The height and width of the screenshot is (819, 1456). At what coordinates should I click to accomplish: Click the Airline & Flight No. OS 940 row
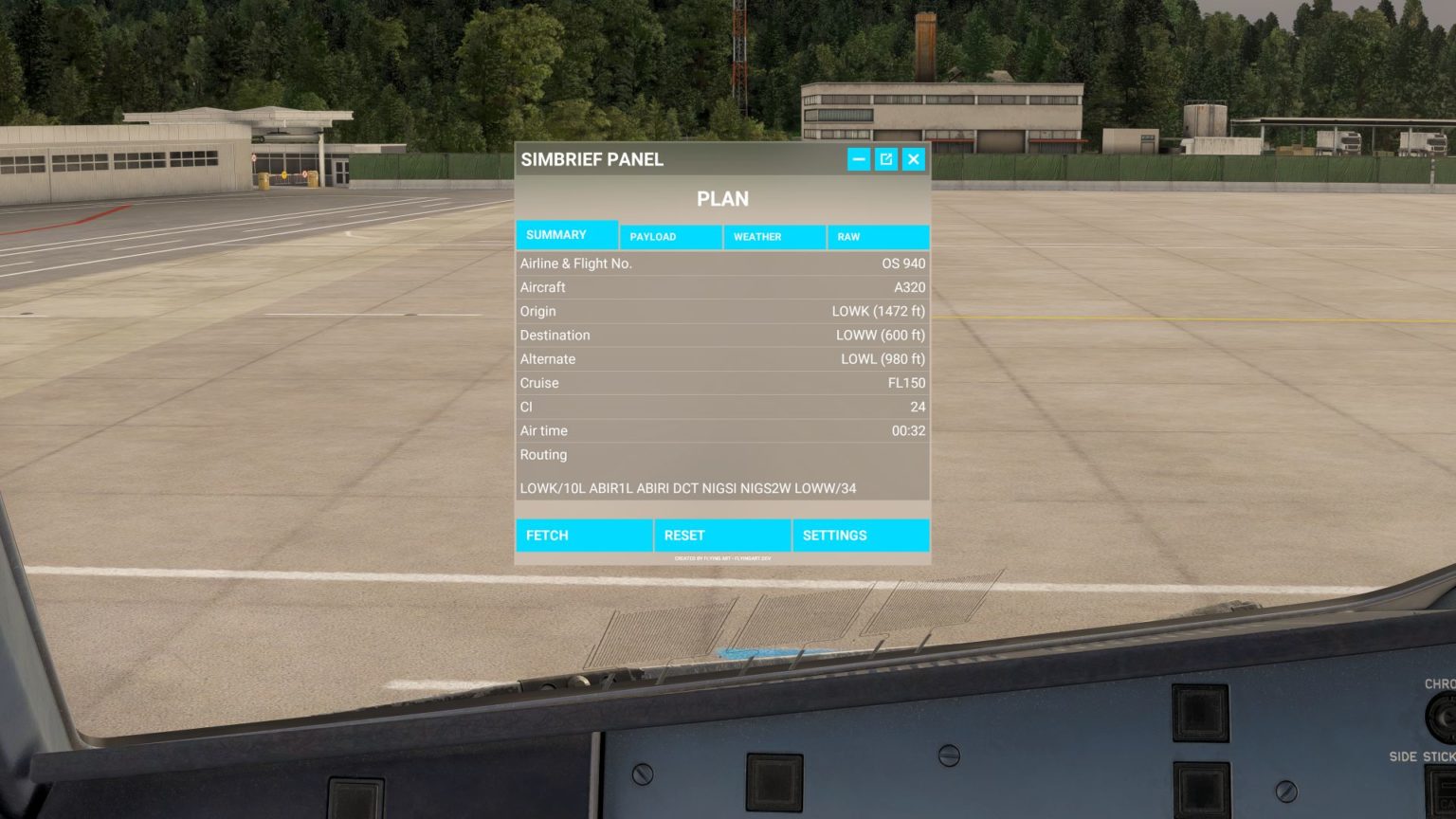tap(722, 264)
